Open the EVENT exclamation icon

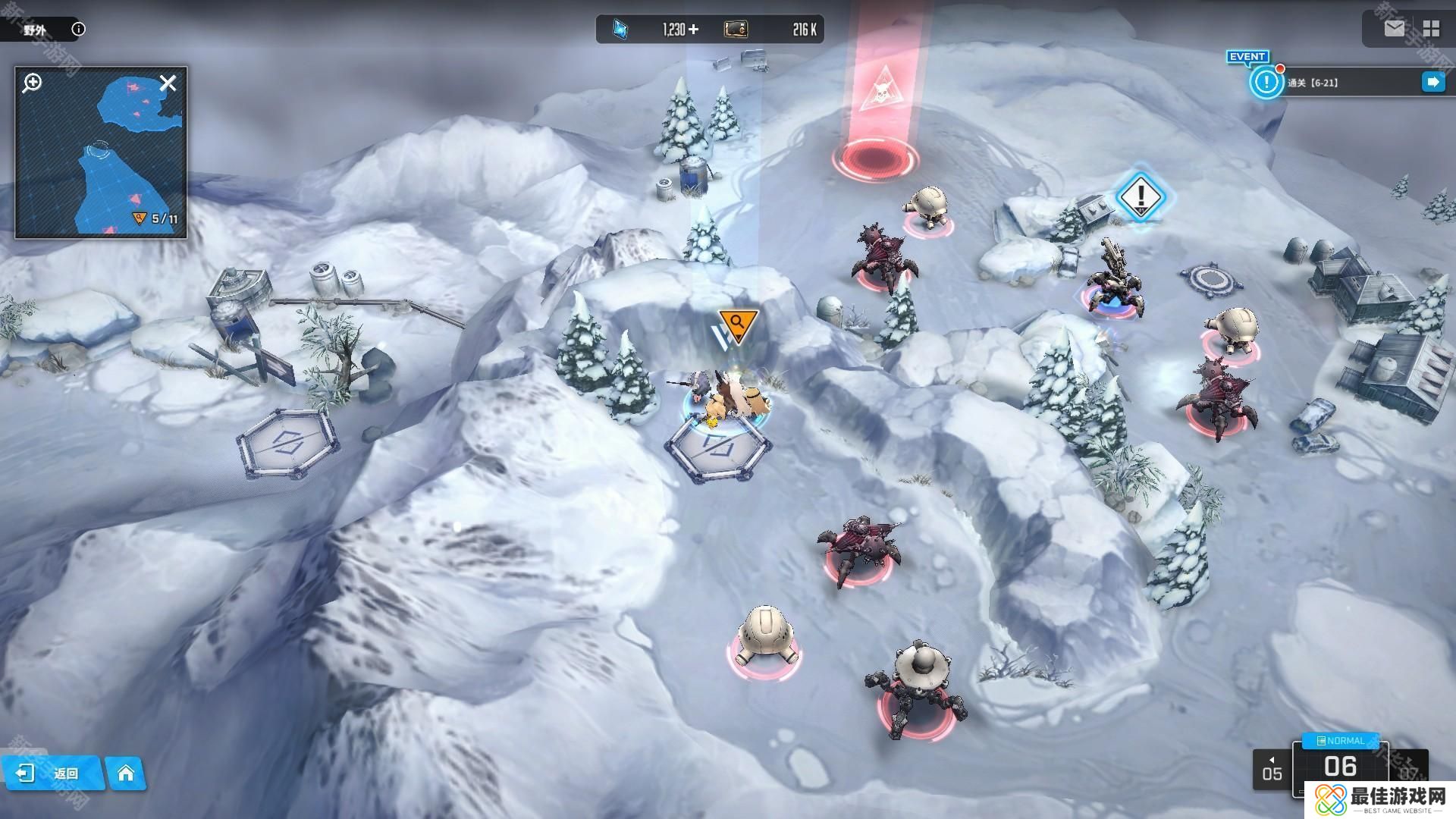[x=1265, y=80]
